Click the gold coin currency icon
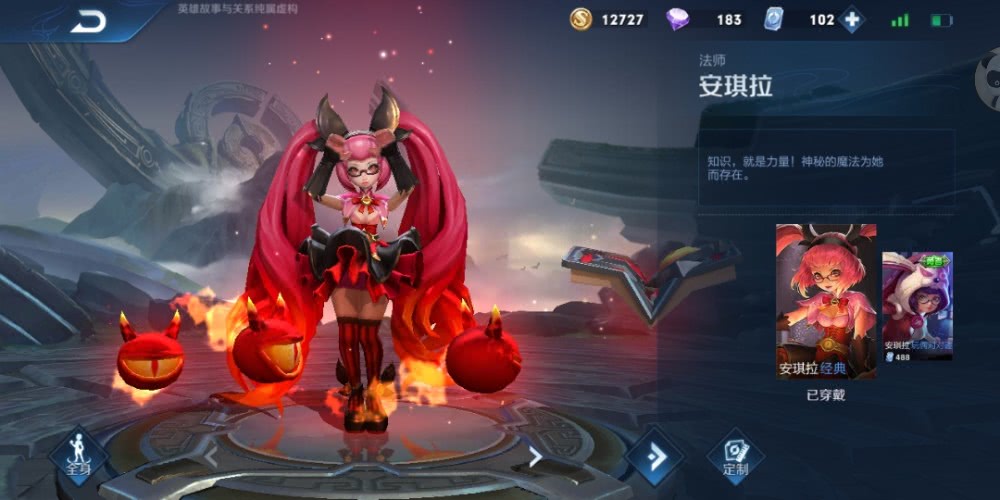This screenshot has height=500, width=1000. pos(581,19)
